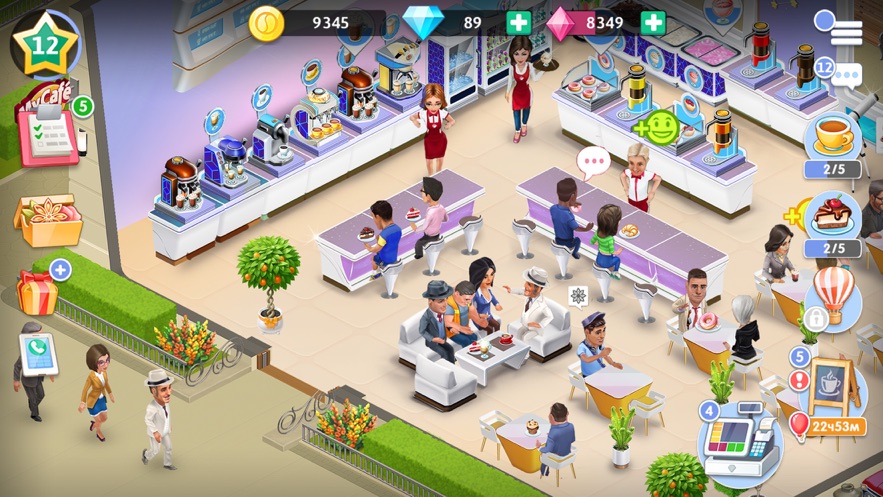The height and width of the screenshot is (497, 883).
Task: Open the spice box icon
Action: coord(46,218)
